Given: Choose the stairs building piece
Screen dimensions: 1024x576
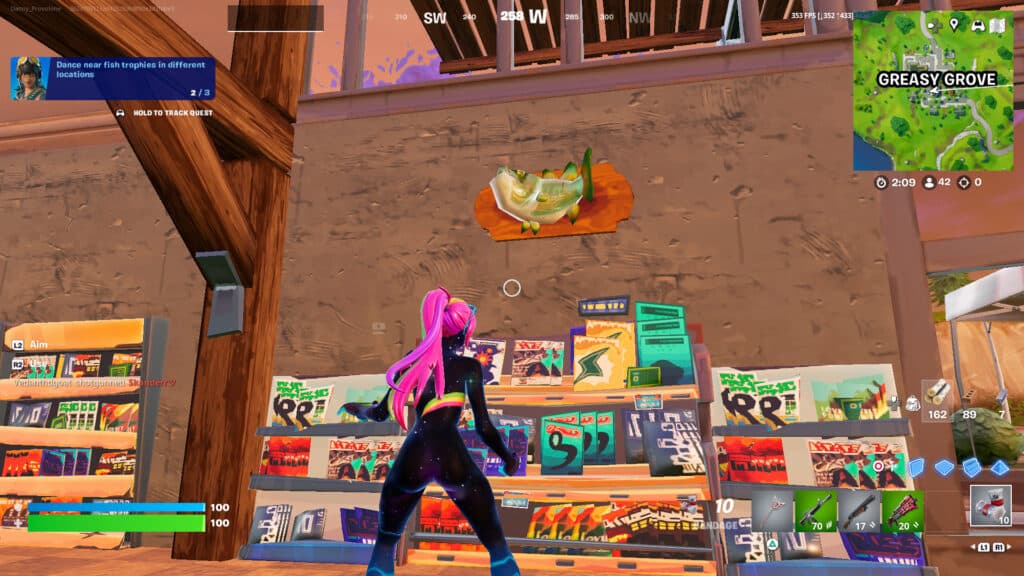Looking at the screenshot, I should [x=971, y=467].
